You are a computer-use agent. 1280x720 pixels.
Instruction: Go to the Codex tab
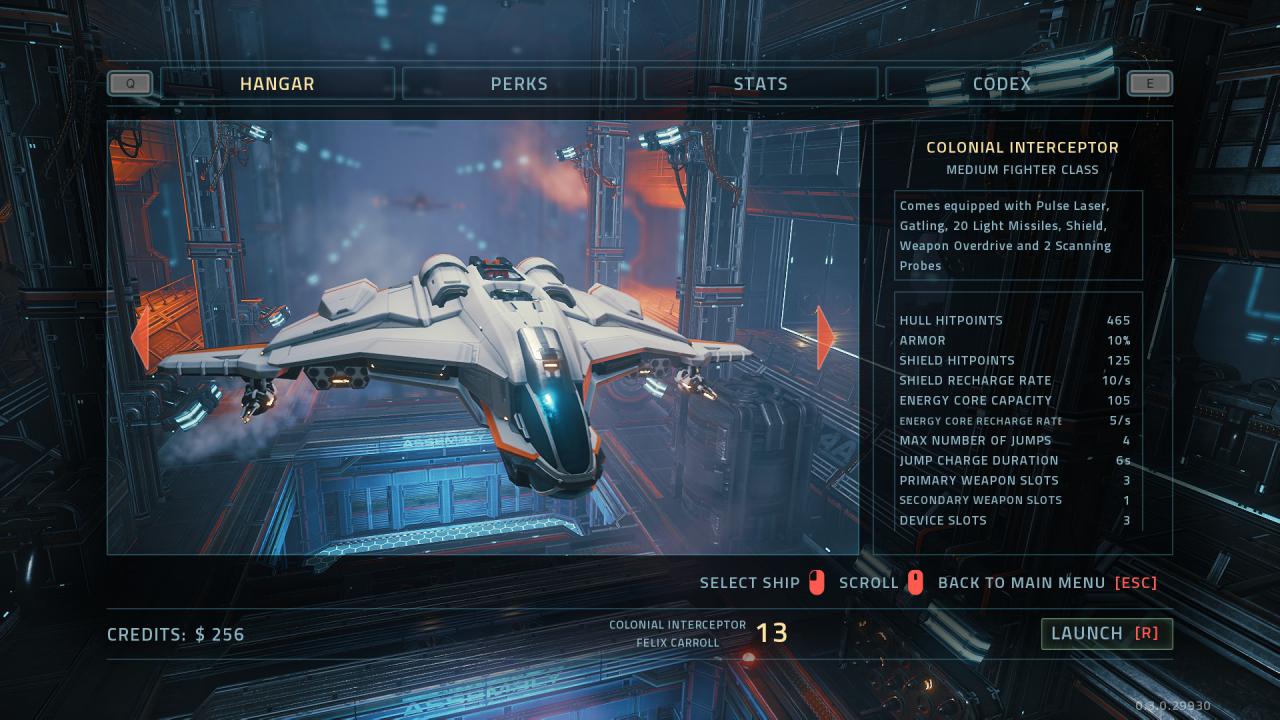(x=1001, y=84)
